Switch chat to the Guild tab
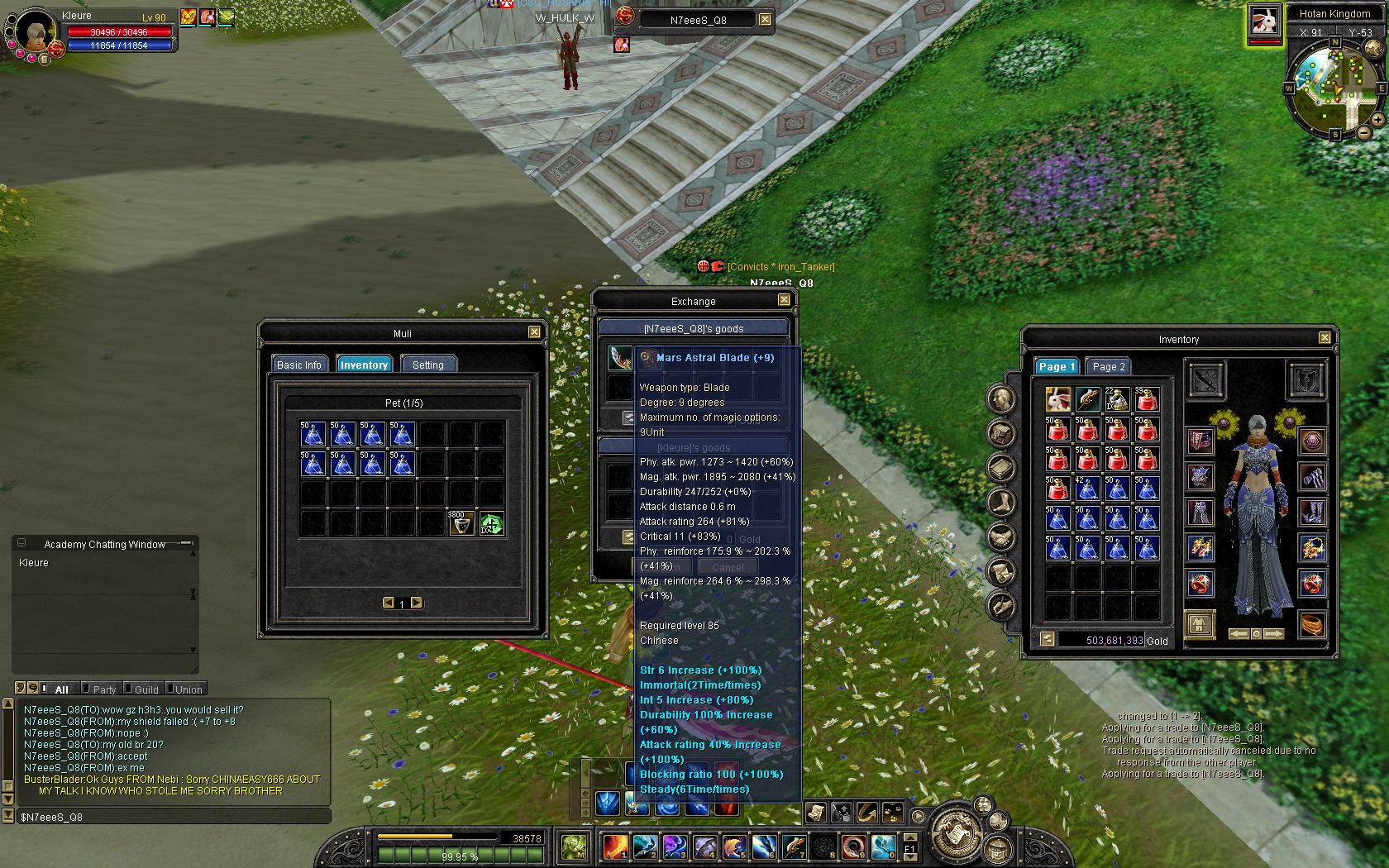 pos(146,689)
